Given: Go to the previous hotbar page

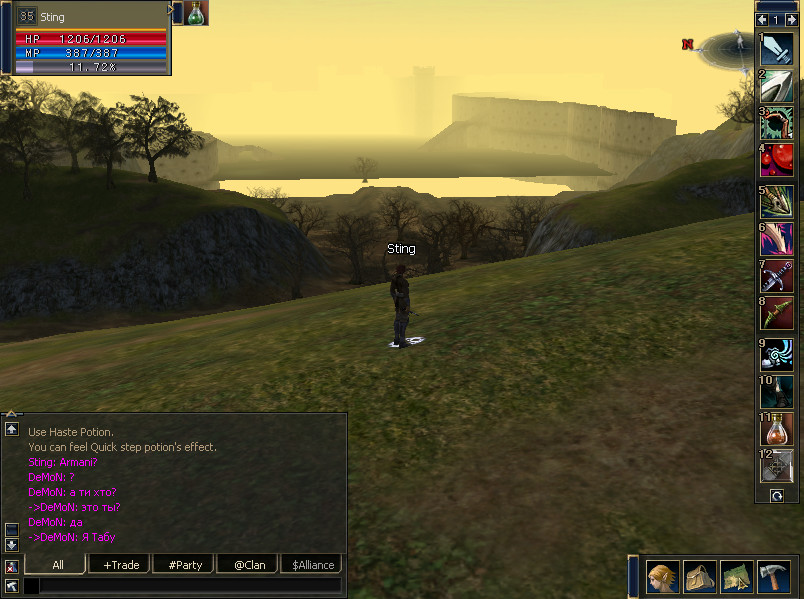Looking at the screenshot, I should (x=763, y=19).
